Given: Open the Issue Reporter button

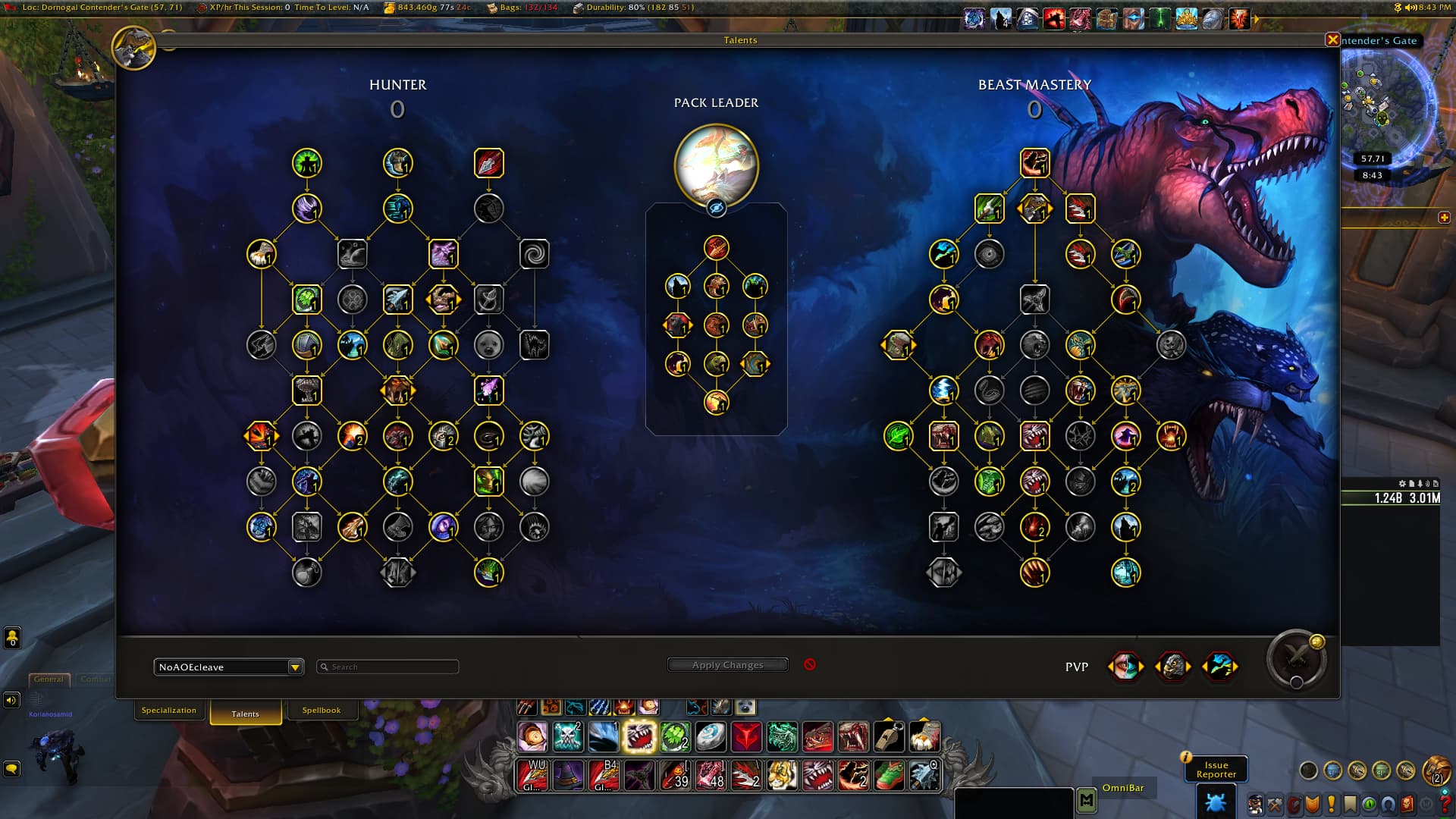Looking at the screenshot, I should pyautogui.click(x=1216, y=770).
